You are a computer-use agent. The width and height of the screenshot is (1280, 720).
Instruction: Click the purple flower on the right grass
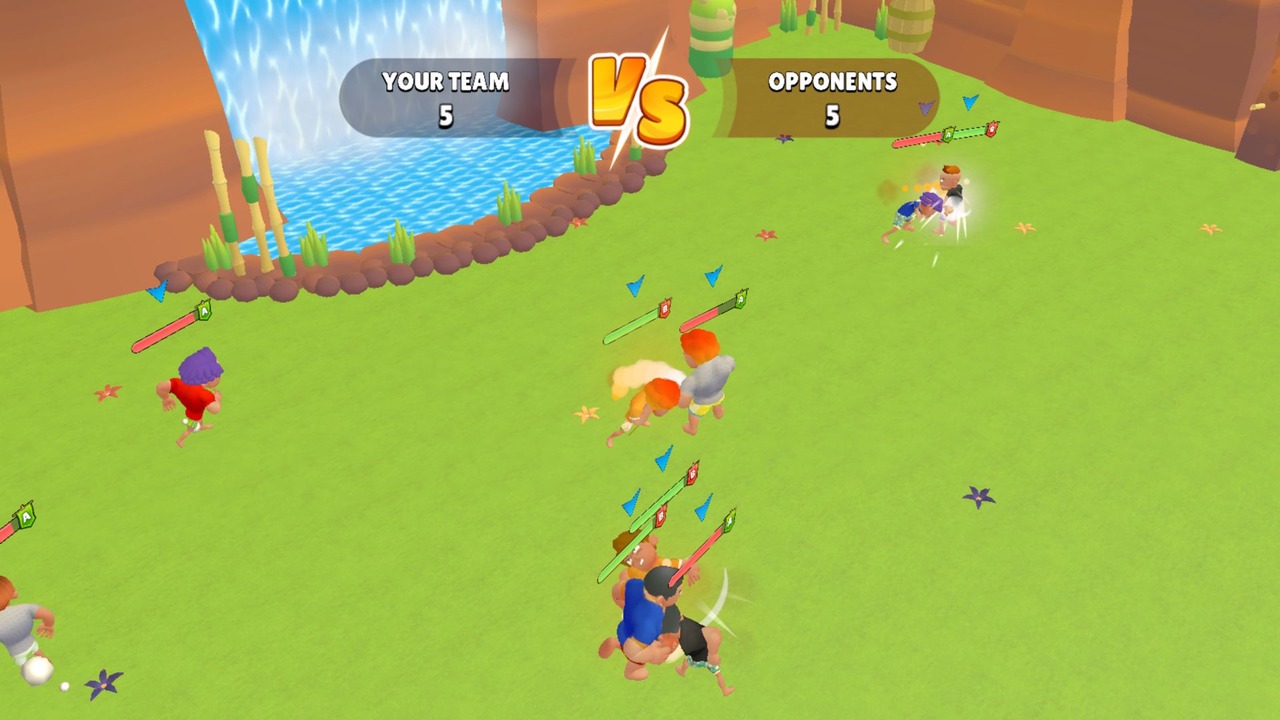click(x=978, y=497)
